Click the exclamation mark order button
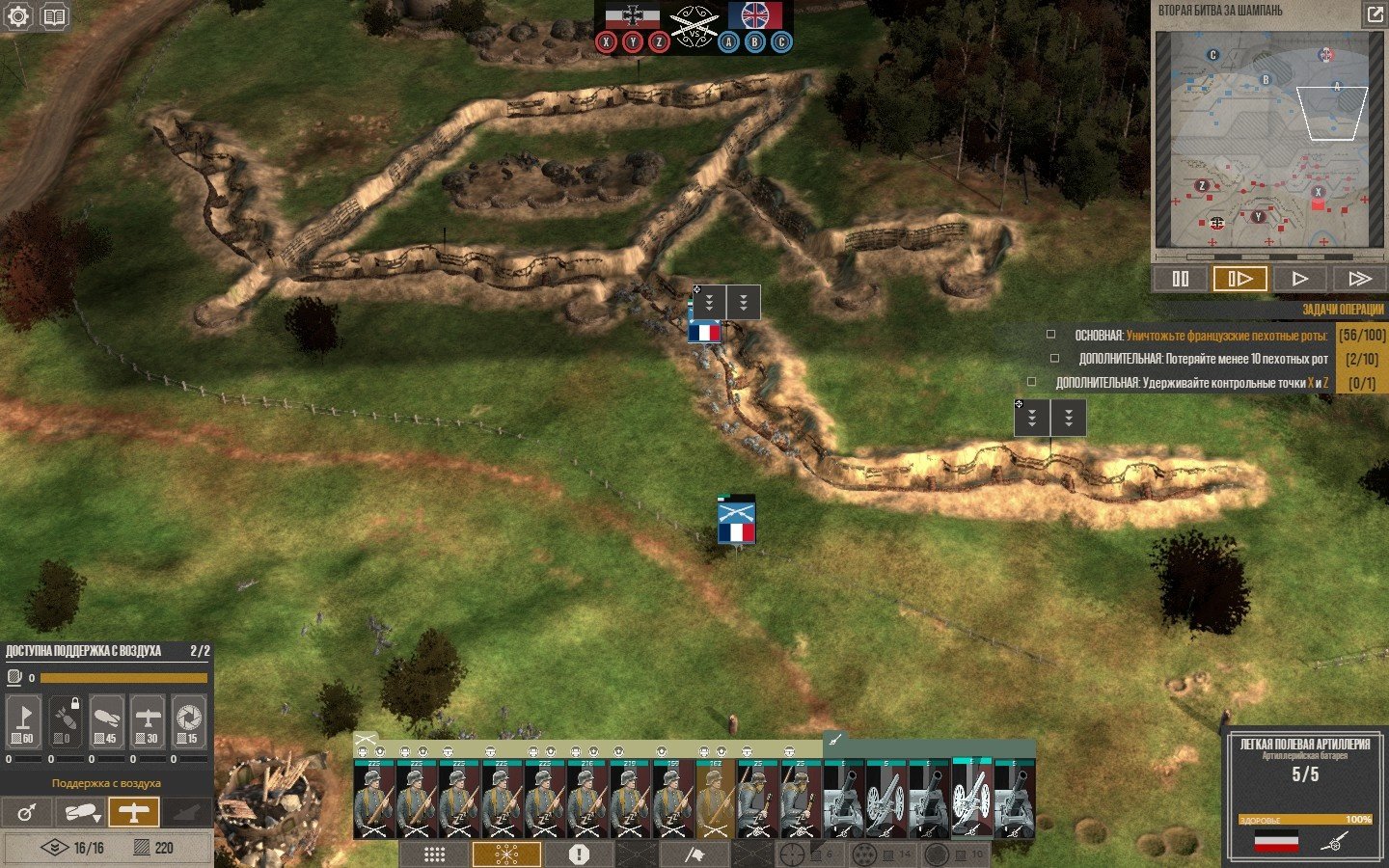The image size is (1389, 868). [x=579, y=854]
